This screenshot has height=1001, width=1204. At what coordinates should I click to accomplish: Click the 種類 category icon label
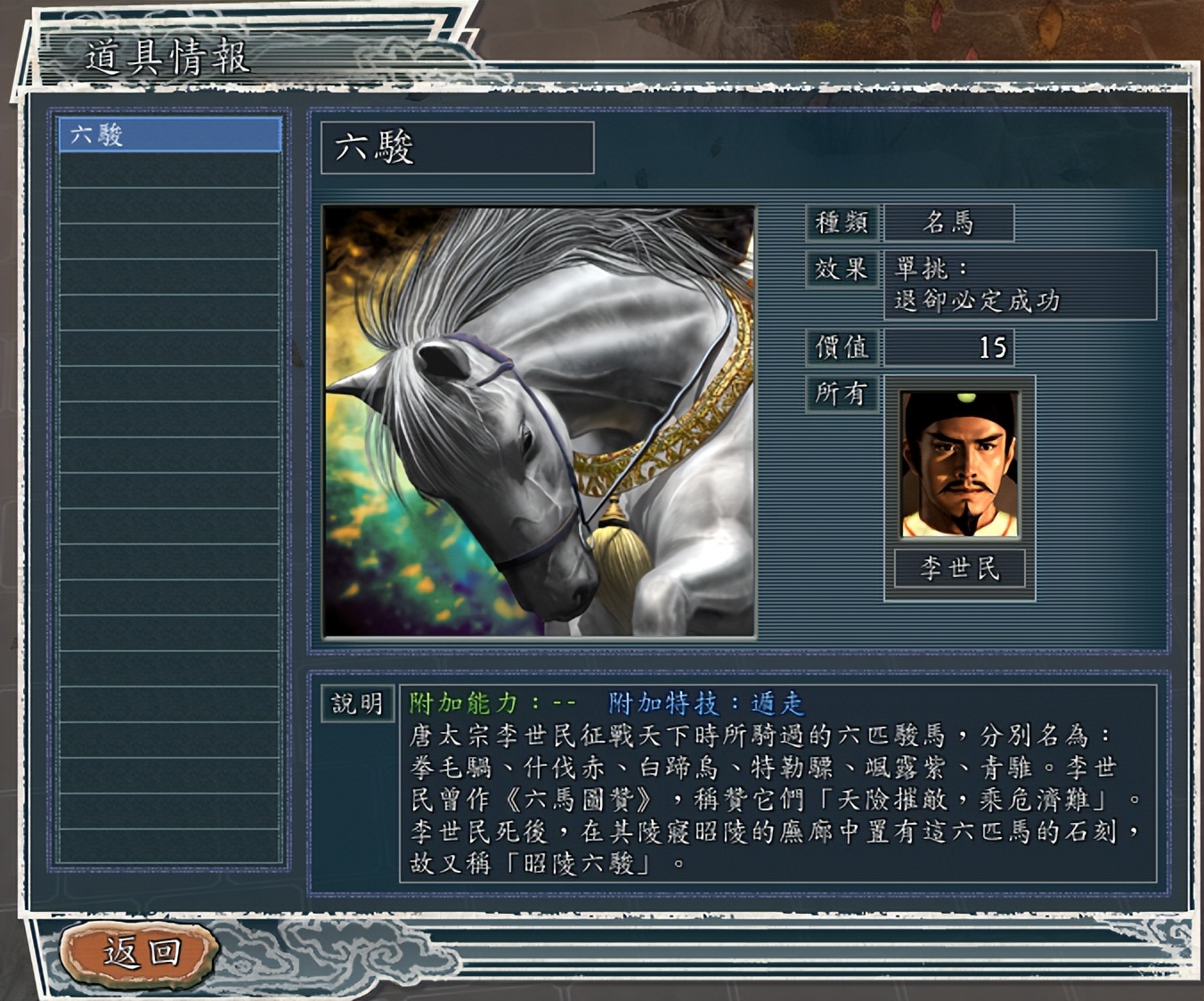pos(842,224)
